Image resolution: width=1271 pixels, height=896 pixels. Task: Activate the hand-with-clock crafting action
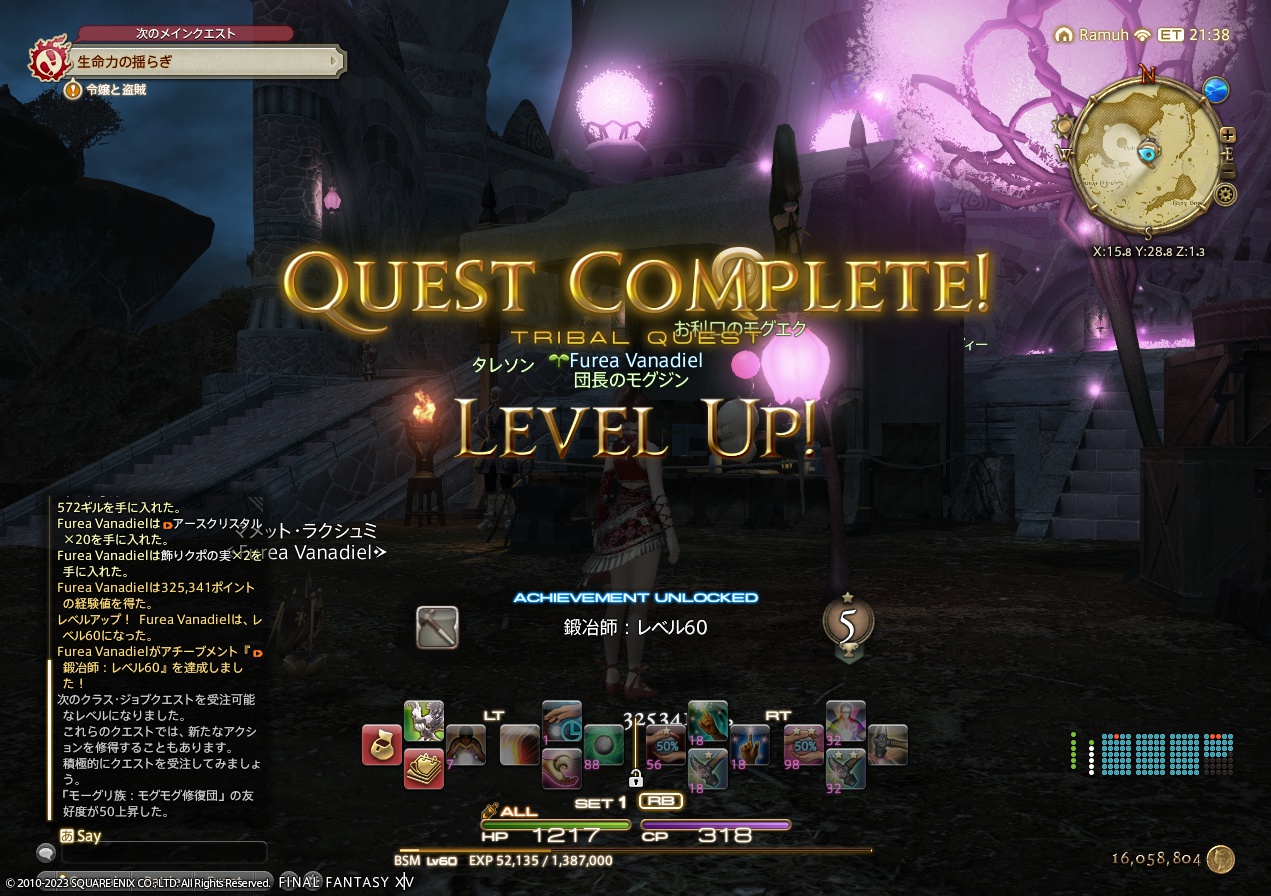562,721
